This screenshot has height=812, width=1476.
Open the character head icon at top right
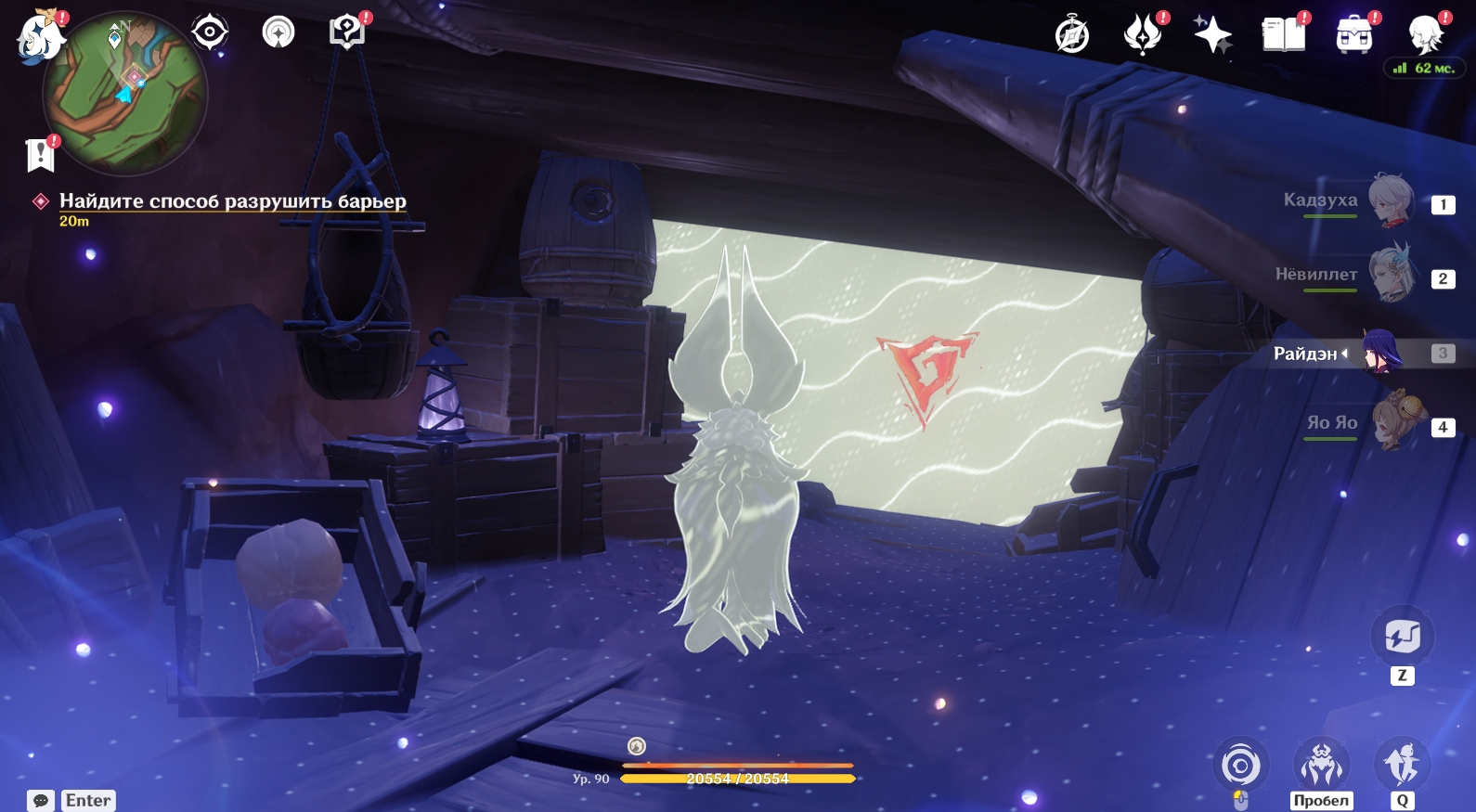point(1425,36)
